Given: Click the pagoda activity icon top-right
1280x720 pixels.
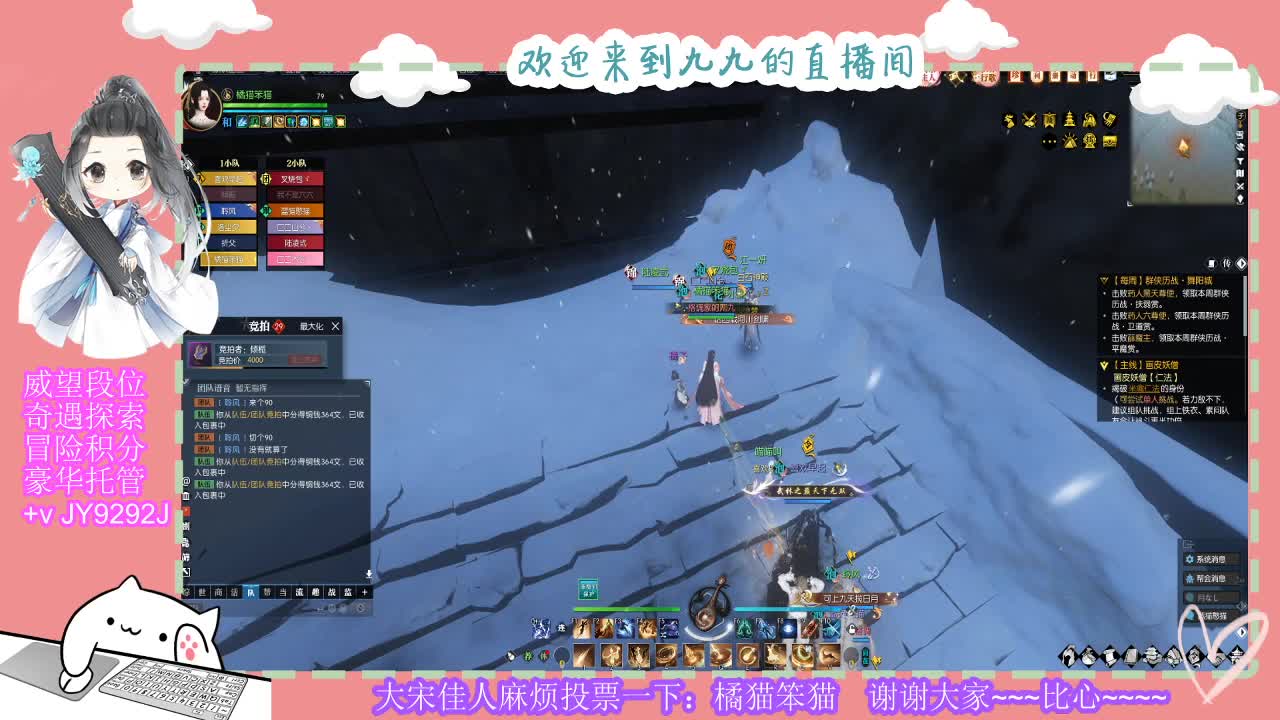Looking at the screenshot, I should (1070, 119).
